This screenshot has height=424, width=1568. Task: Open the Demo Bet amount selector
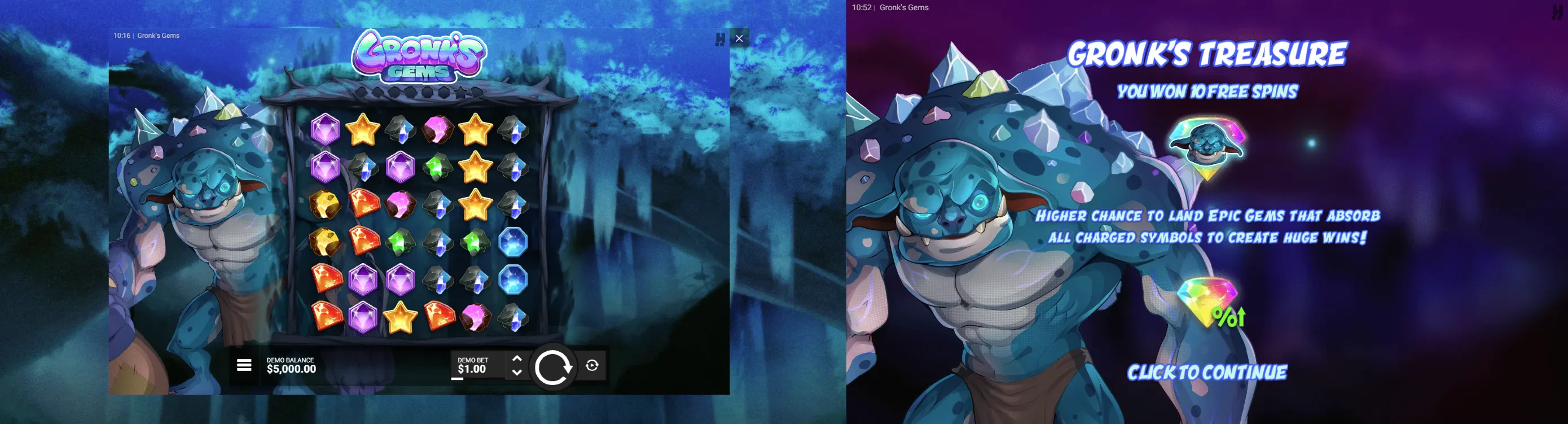point(472,365)
